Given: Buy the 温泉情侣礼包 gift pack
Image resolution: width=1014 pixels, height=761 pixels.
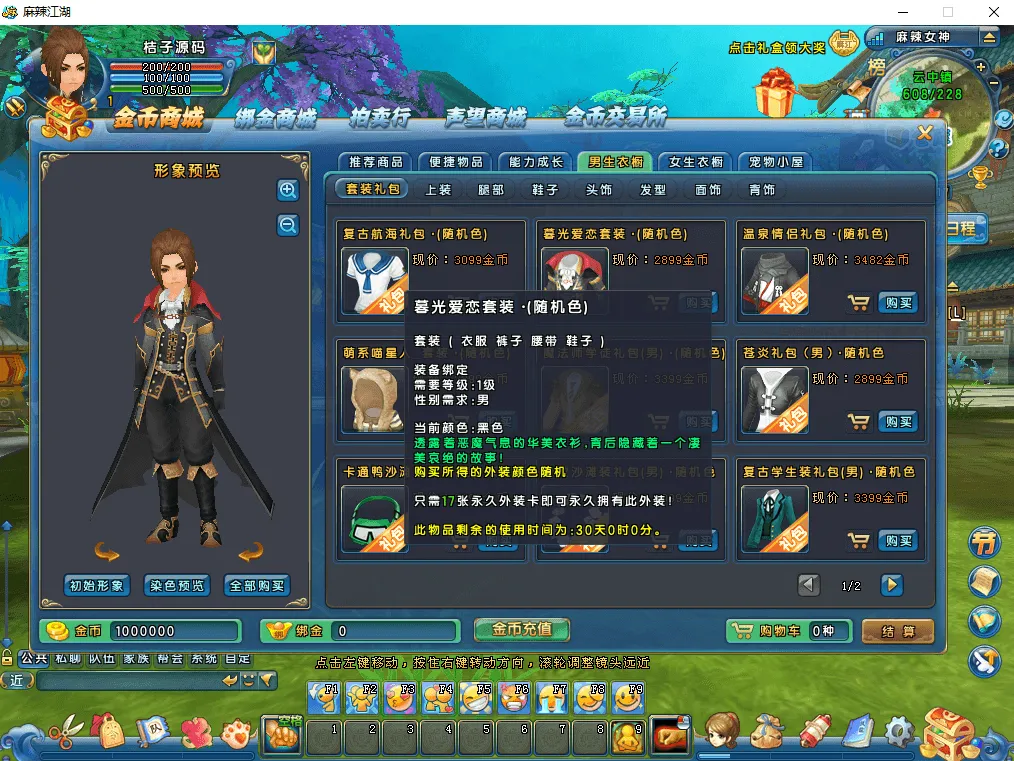Looking at the screenshot, I should (898, 303).
